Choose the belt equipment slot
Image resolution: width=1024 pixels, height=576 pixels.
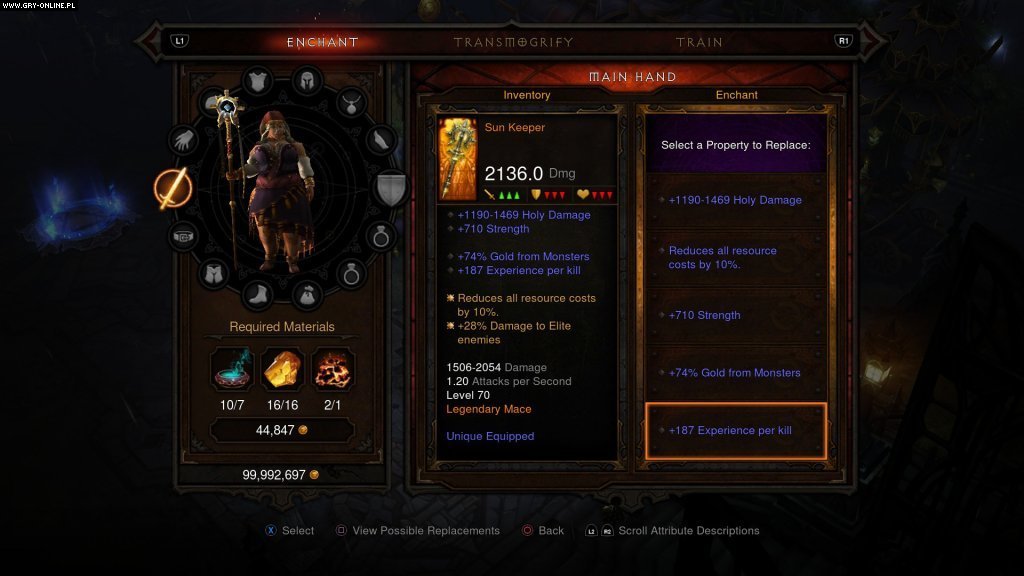pyautogui.click(x=183, y=237)
